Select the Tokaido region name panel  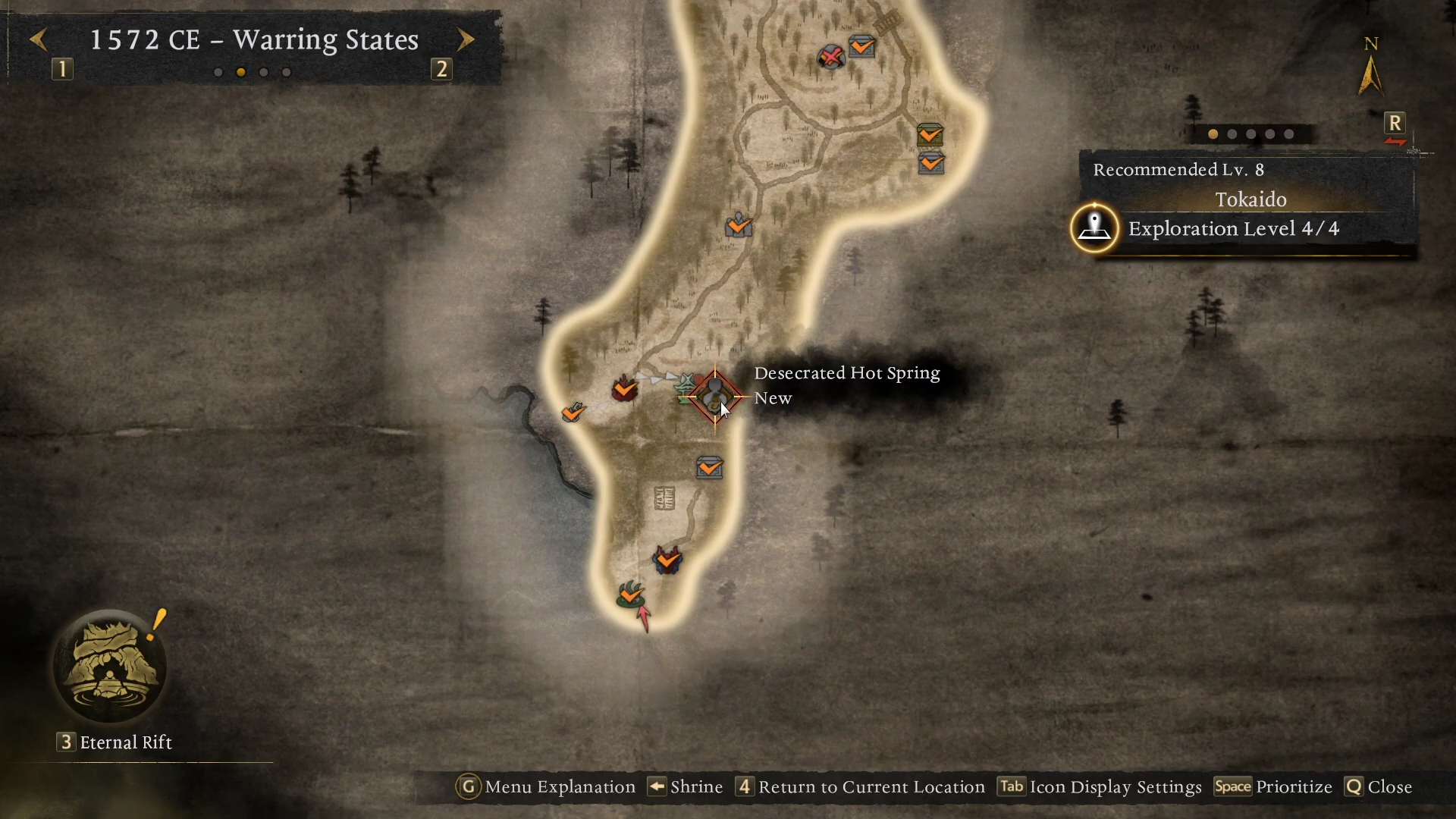(x=1250, y=199)
